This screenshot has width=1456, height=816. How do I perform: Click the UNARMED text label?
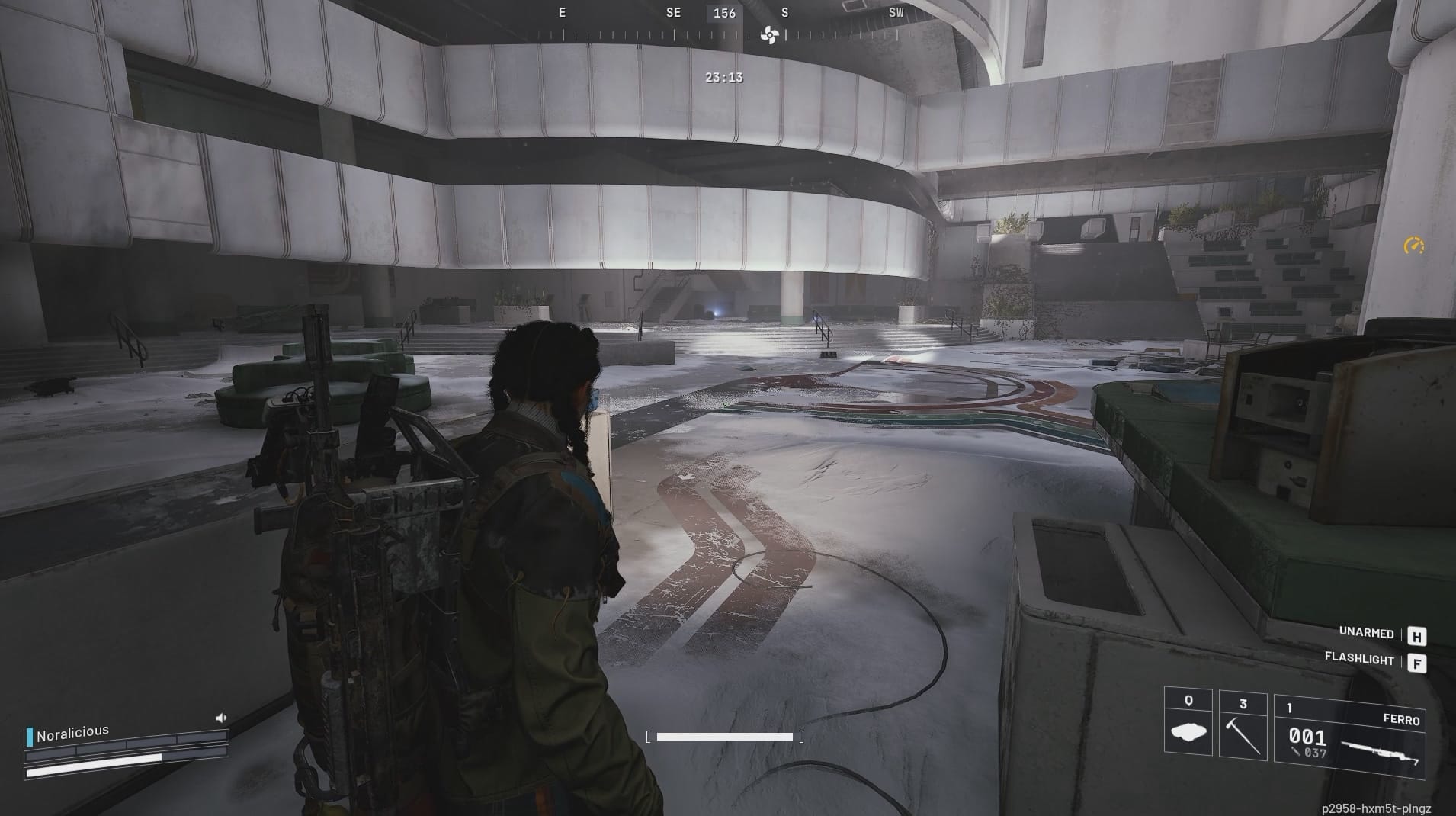pyautogui.click(x=1367, y=633)
